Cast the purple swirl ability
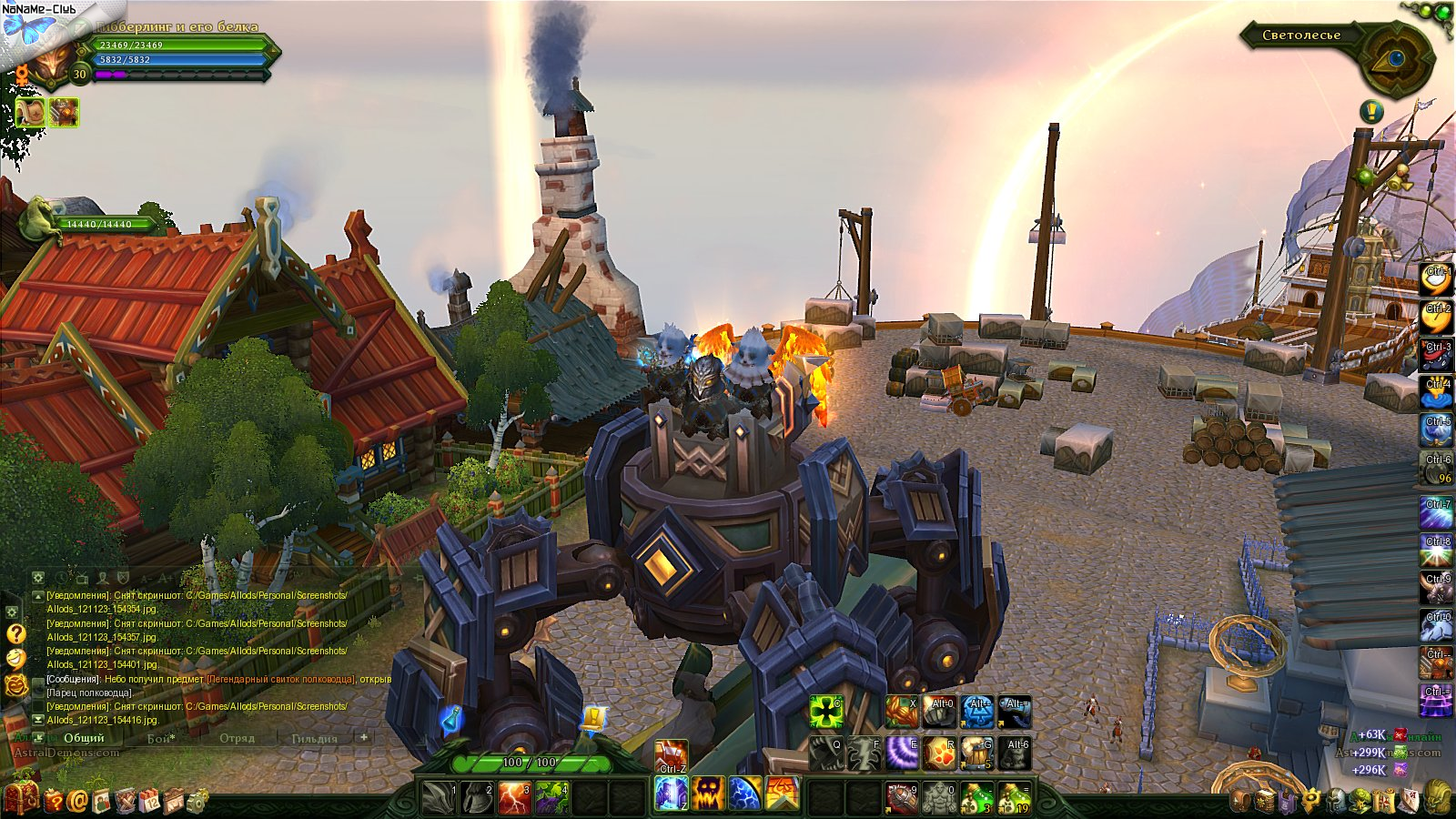 click(902, 753)
